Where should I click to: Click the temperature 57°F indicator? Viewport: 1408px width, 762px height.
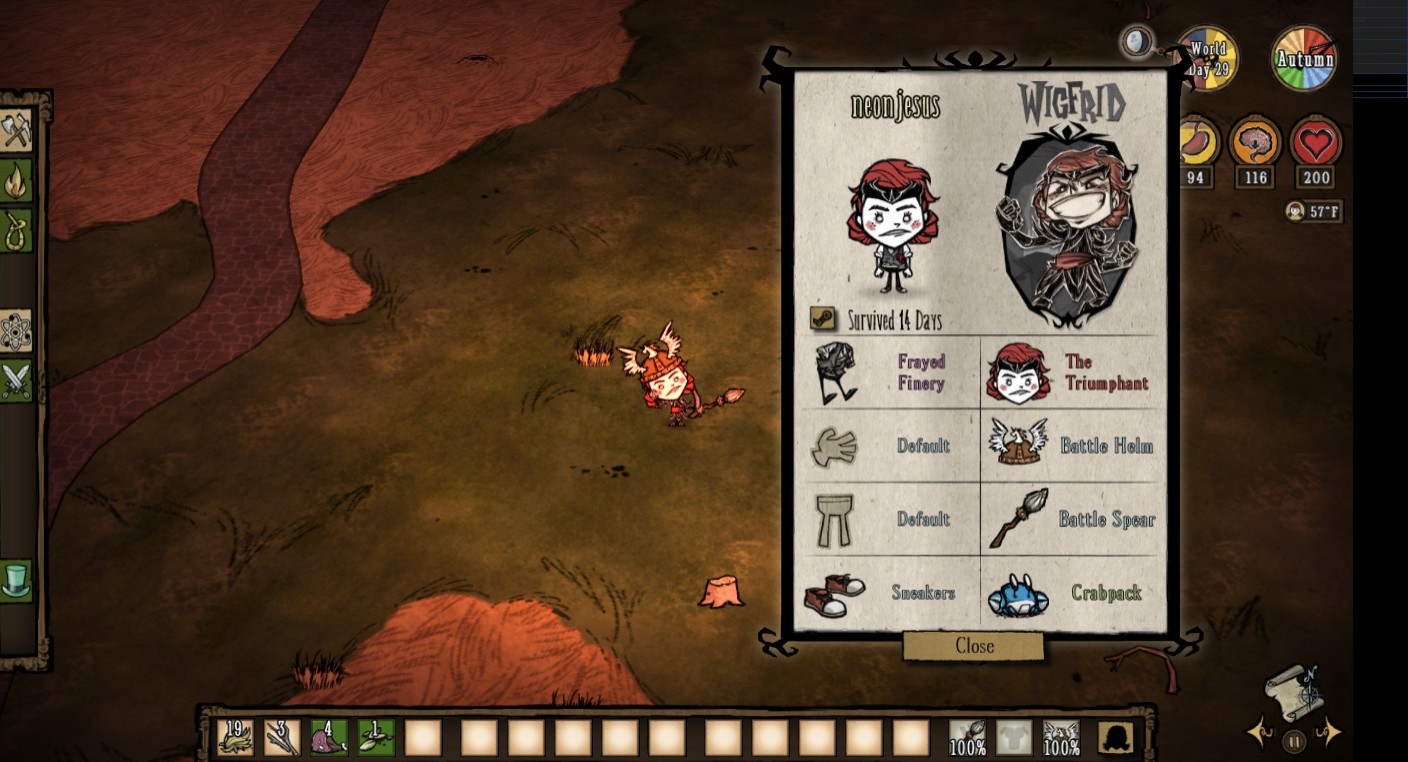pyautogui.click(x=1313, y=210)
